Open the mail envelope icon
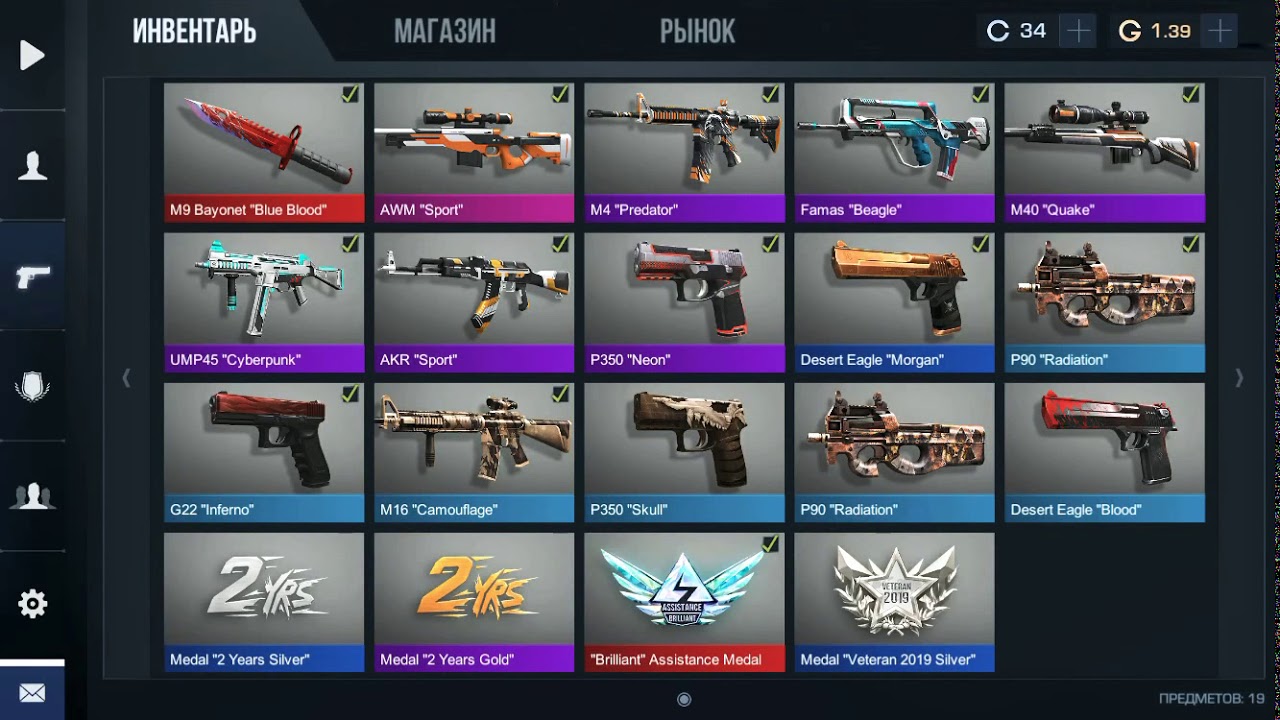Viewport: 1280px width, 720px height. click(32, 693)
